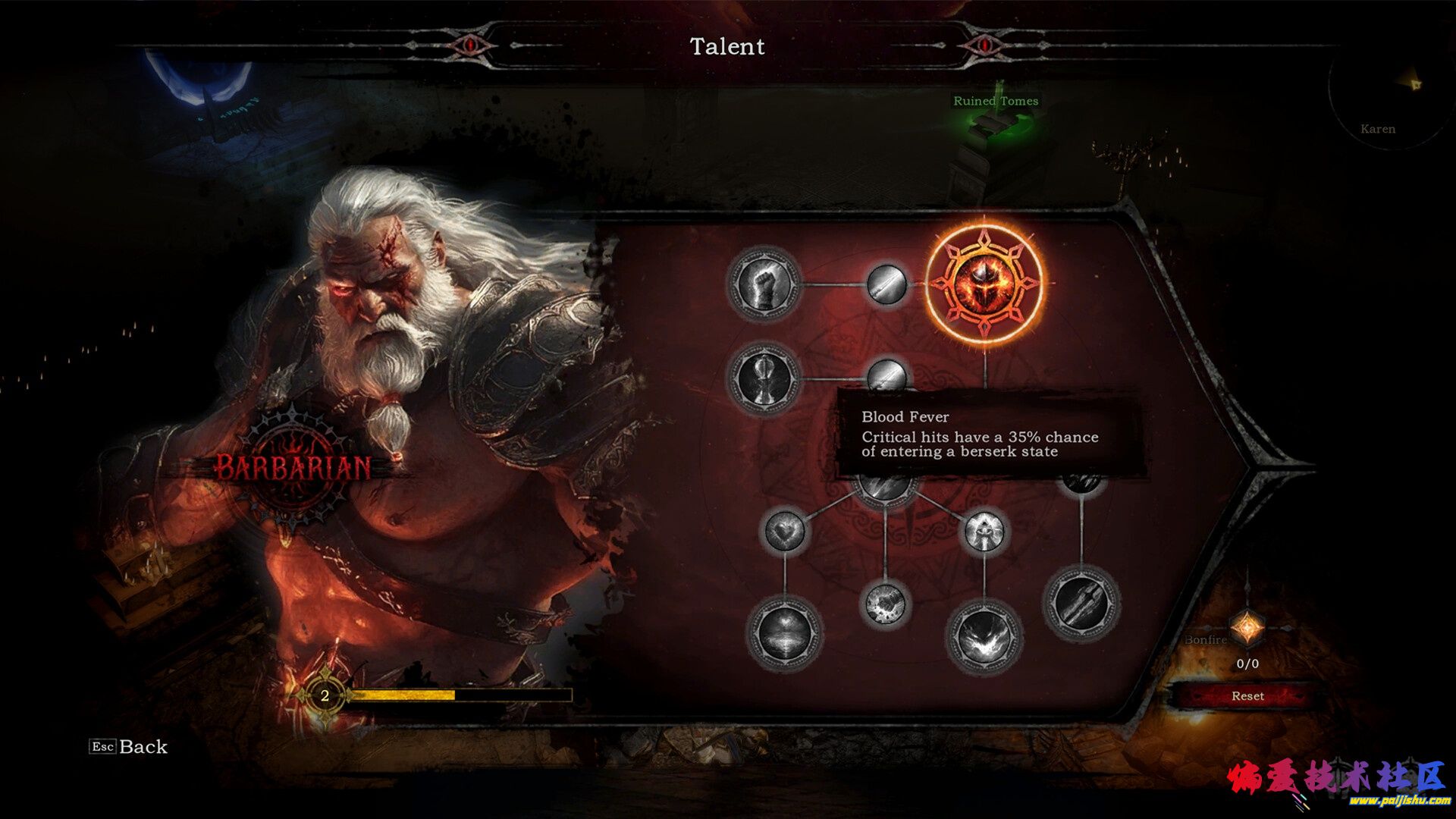Select the hooded figure talent node
The width and height of the screenshot is (1456, 819).
click(984, 531)
